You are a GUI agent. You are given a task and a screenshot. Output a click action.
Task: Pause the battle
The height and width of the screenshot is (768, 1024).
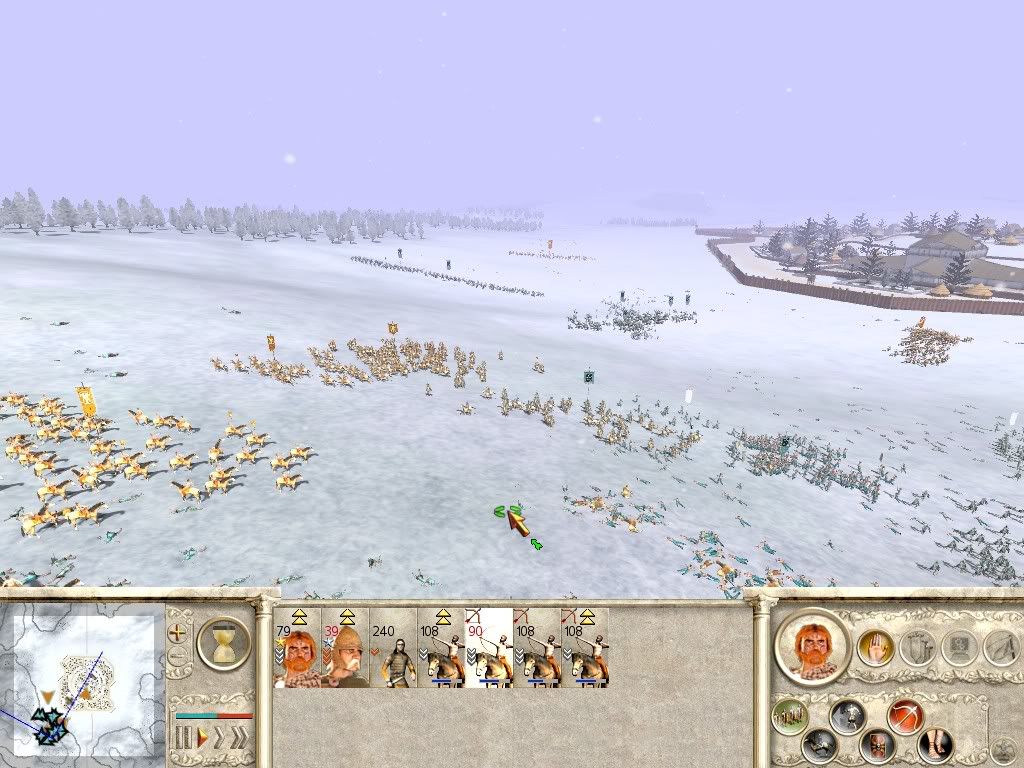[183, 737]
